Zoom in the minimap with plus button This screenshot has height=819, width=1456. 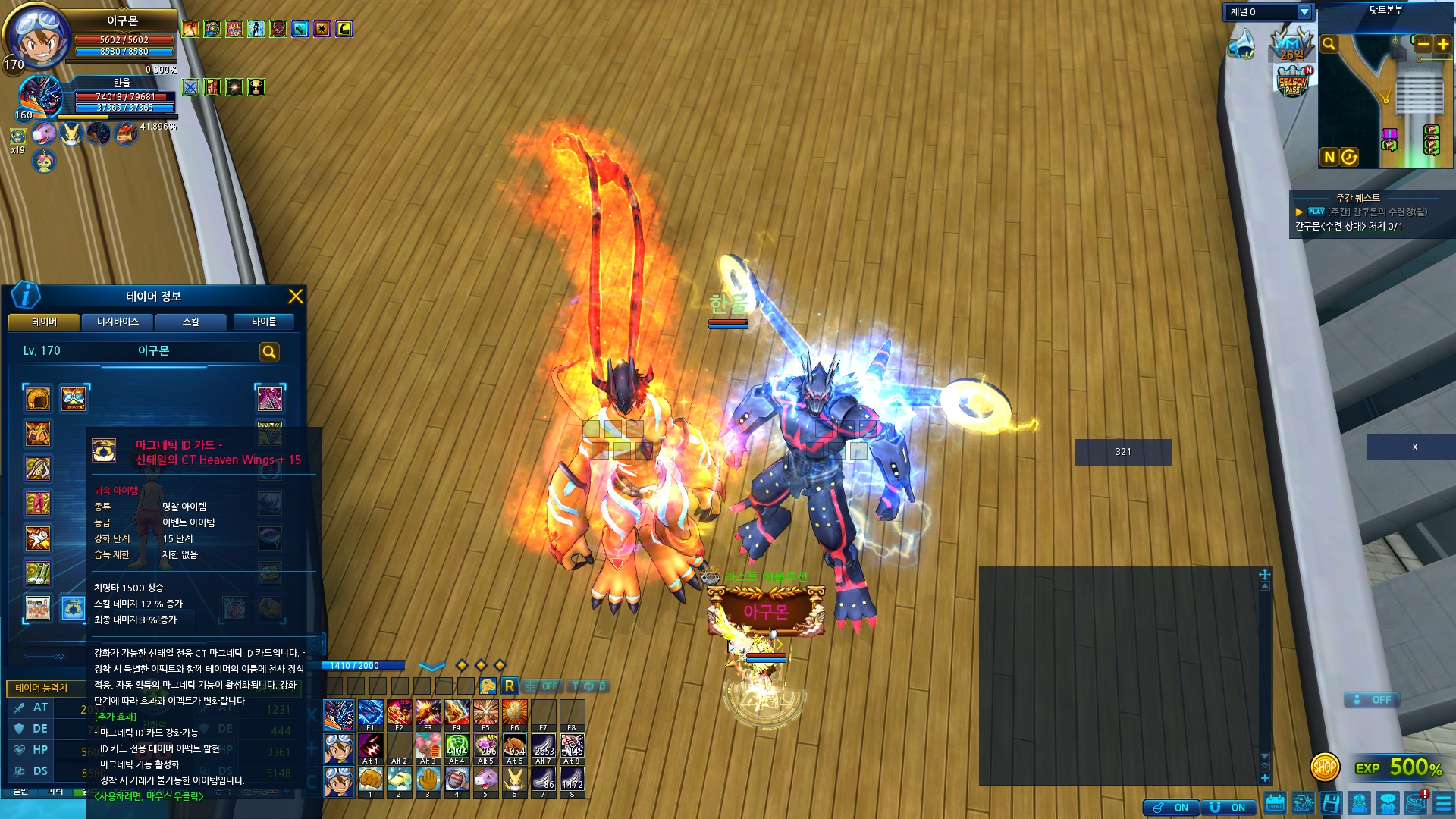pos(1442,44)
